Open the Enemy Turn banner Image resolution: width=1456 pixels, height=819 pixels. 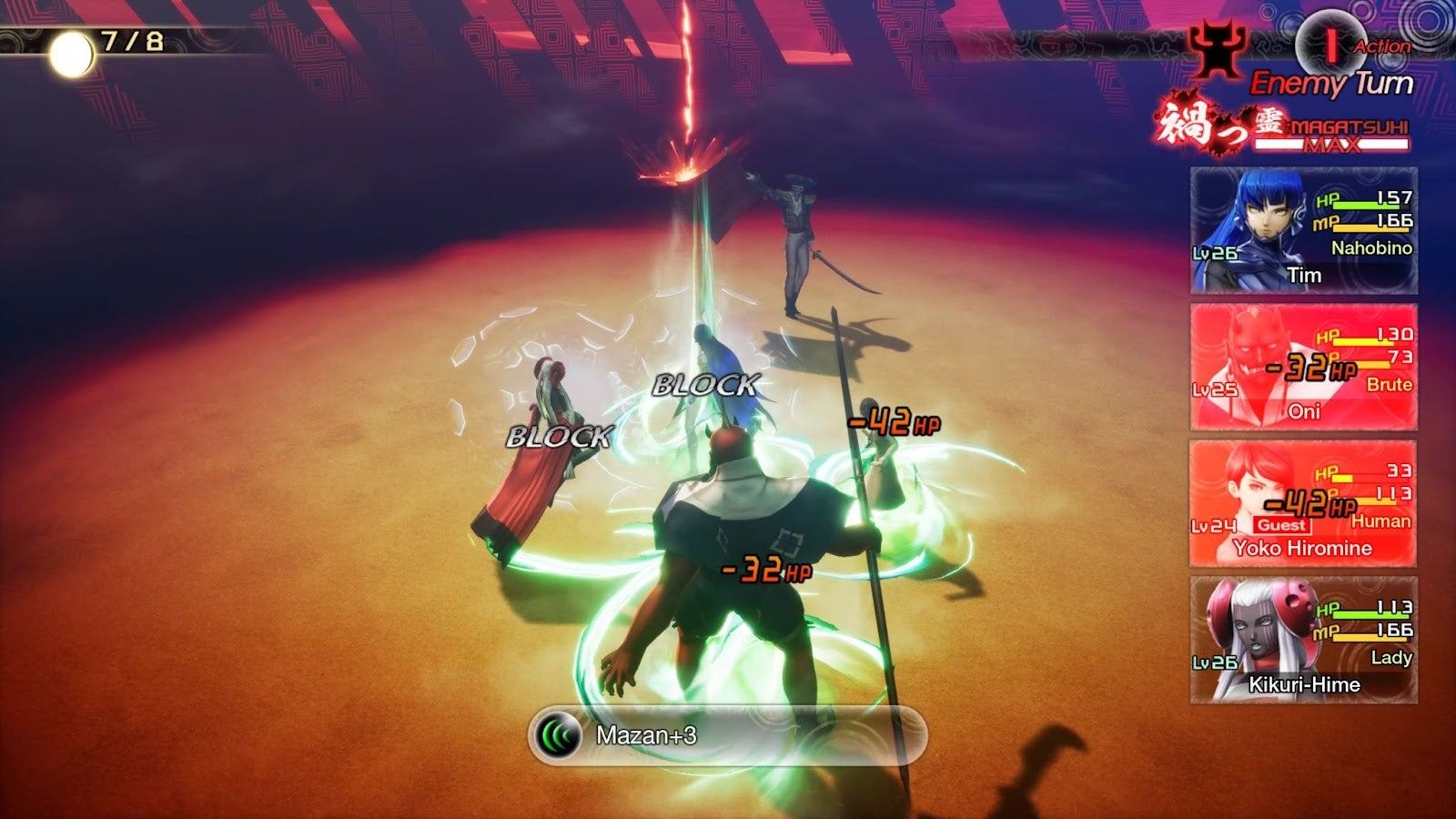click(1334, 79)
